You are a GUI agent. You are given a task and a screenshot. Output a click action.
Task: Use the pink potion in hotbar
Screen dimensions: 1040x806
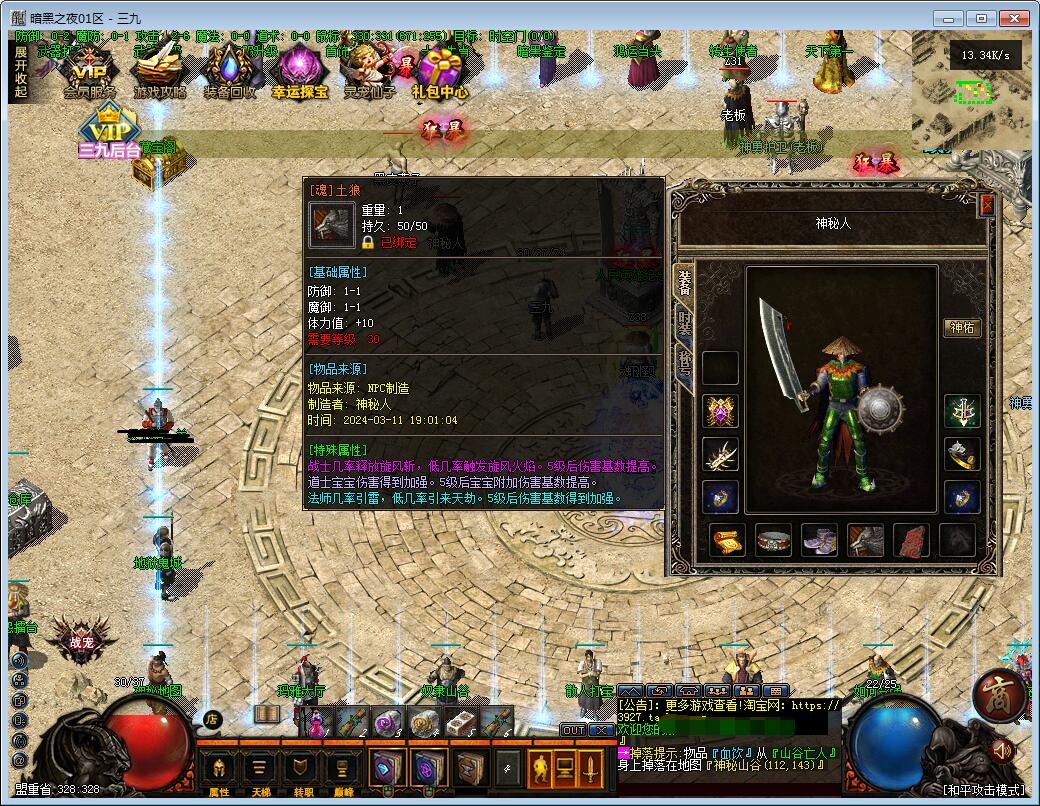pos(315,724)
